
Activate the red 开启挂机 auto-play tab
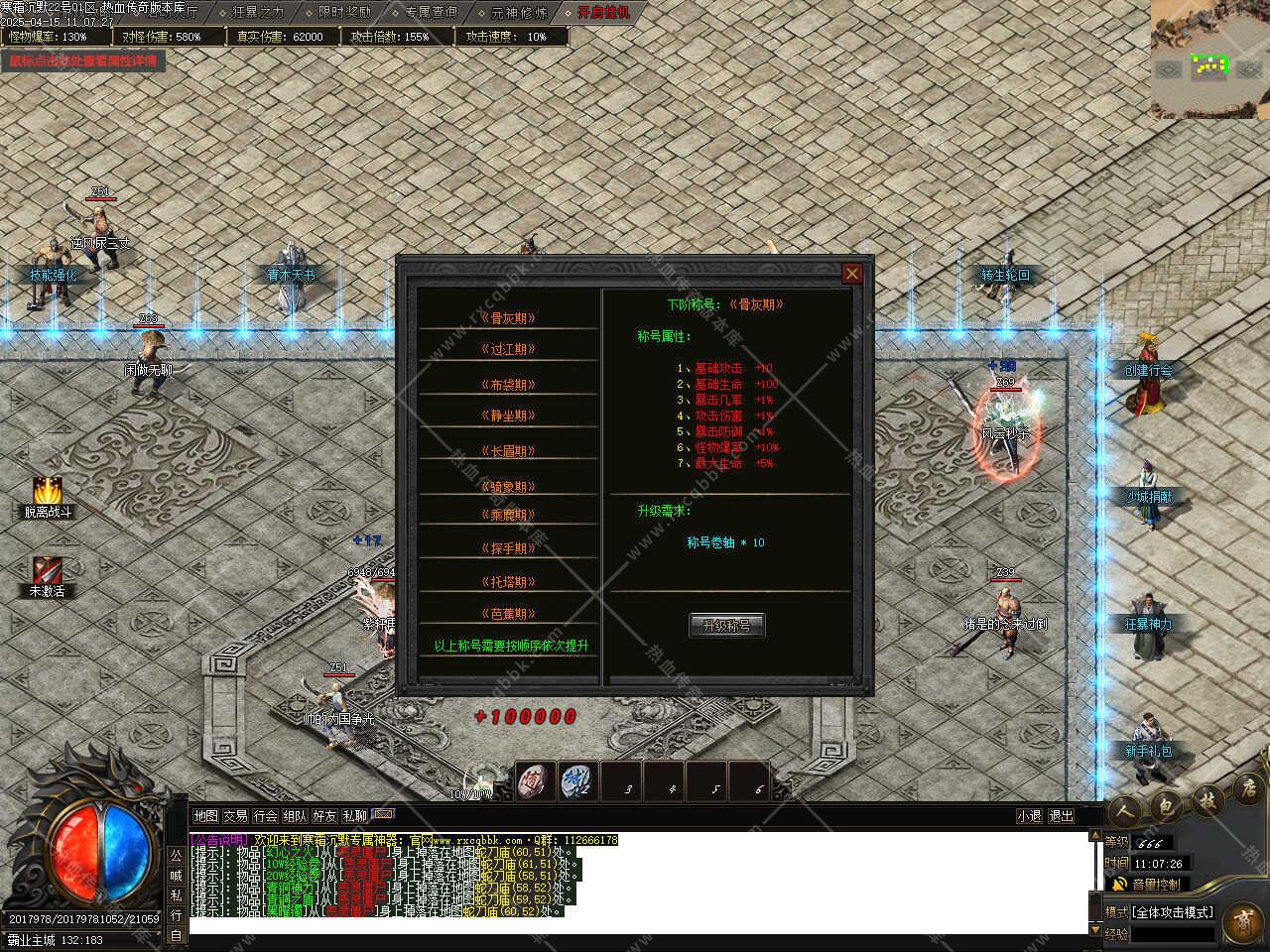603,12
